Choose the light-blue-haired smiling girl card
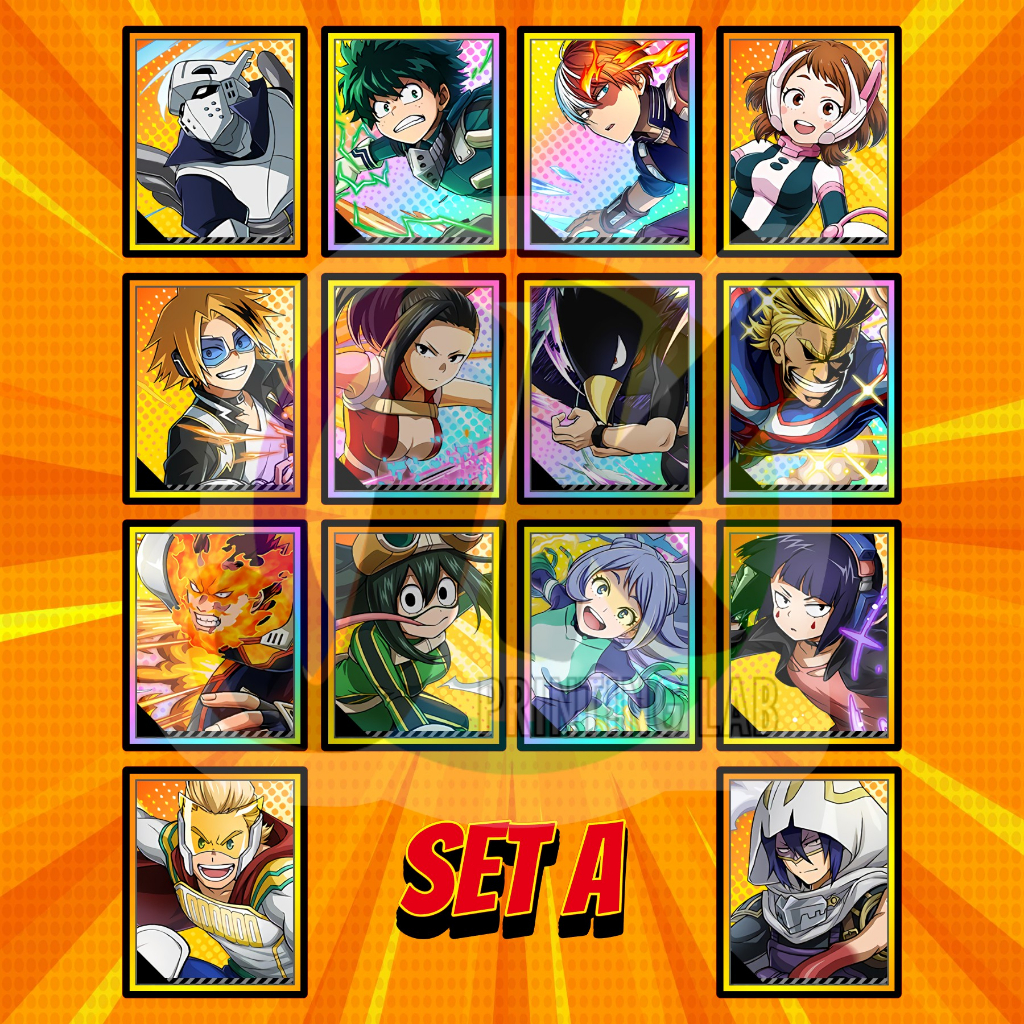This screenshot has height=1024, width=1024. [610, 635]
